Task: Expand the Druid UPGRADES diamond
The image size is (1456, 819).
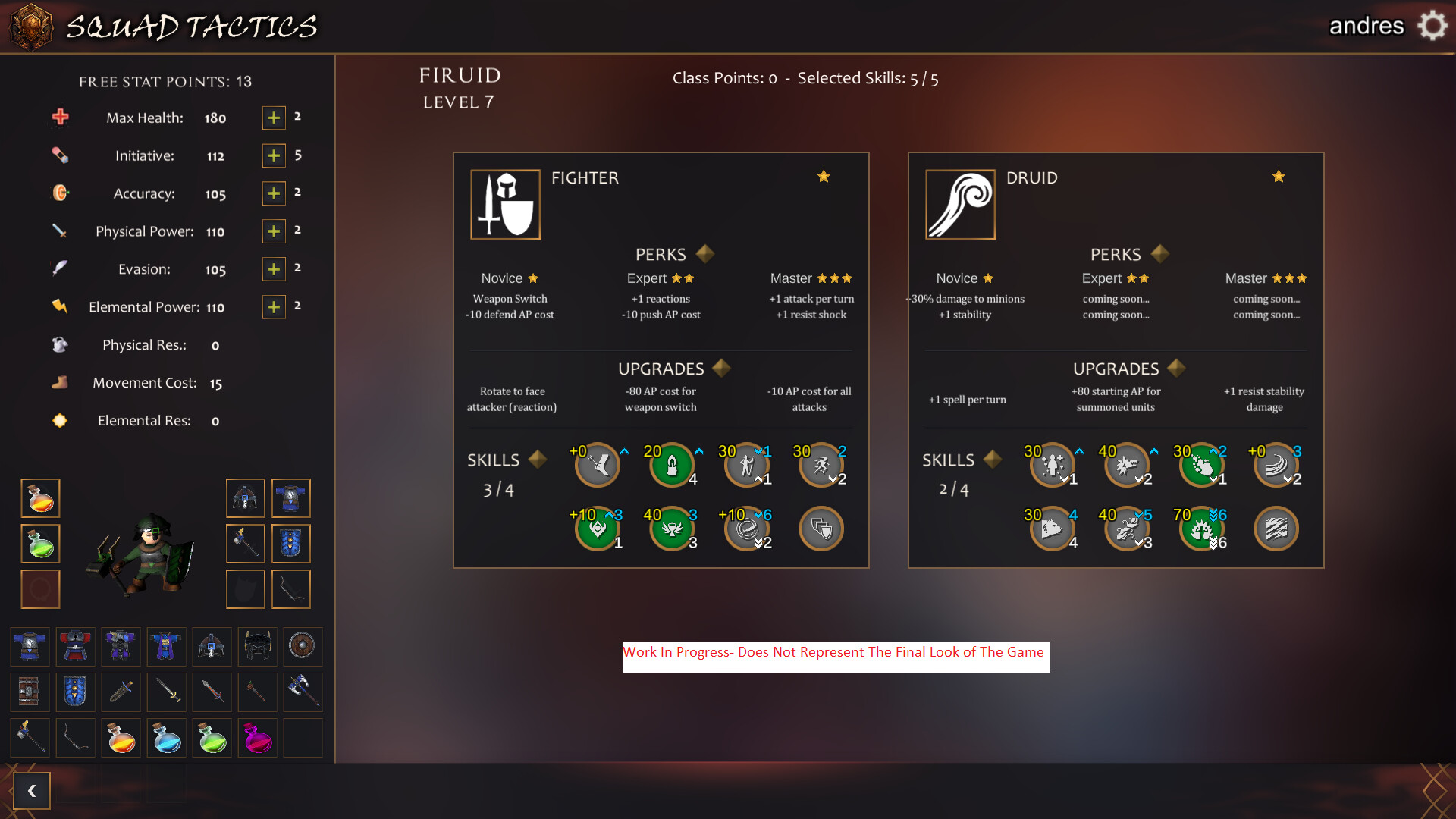Action: (x=1175, y=368)
